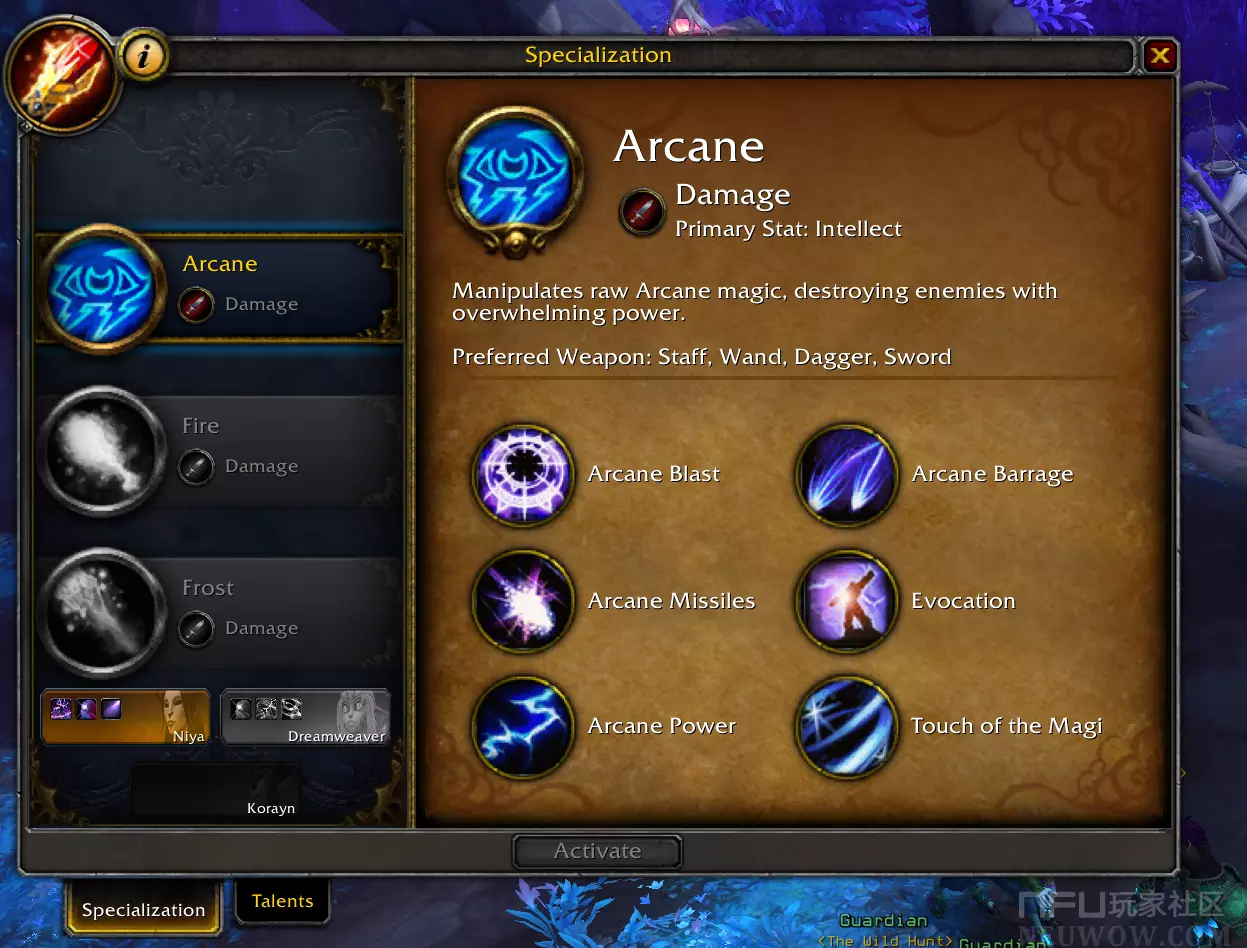This screenshot has height=948, width=1247.
Task: Choose the Dreamweaver soulbind
Action: point(305,716)
